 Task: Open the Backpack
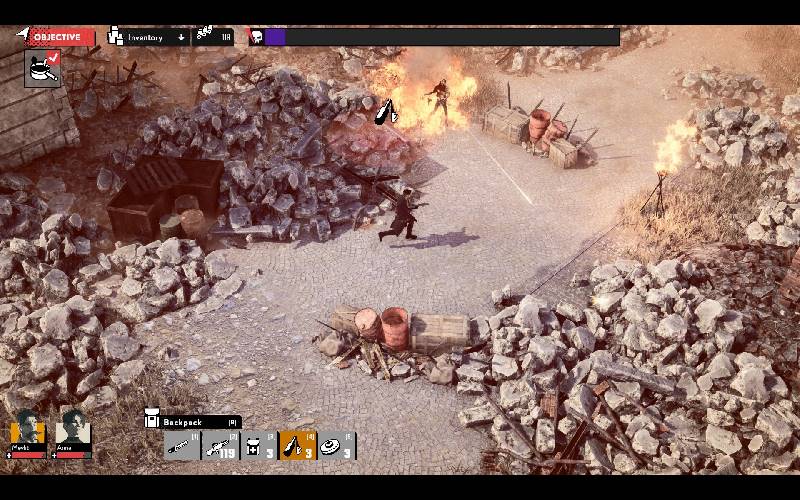(192, 422)
